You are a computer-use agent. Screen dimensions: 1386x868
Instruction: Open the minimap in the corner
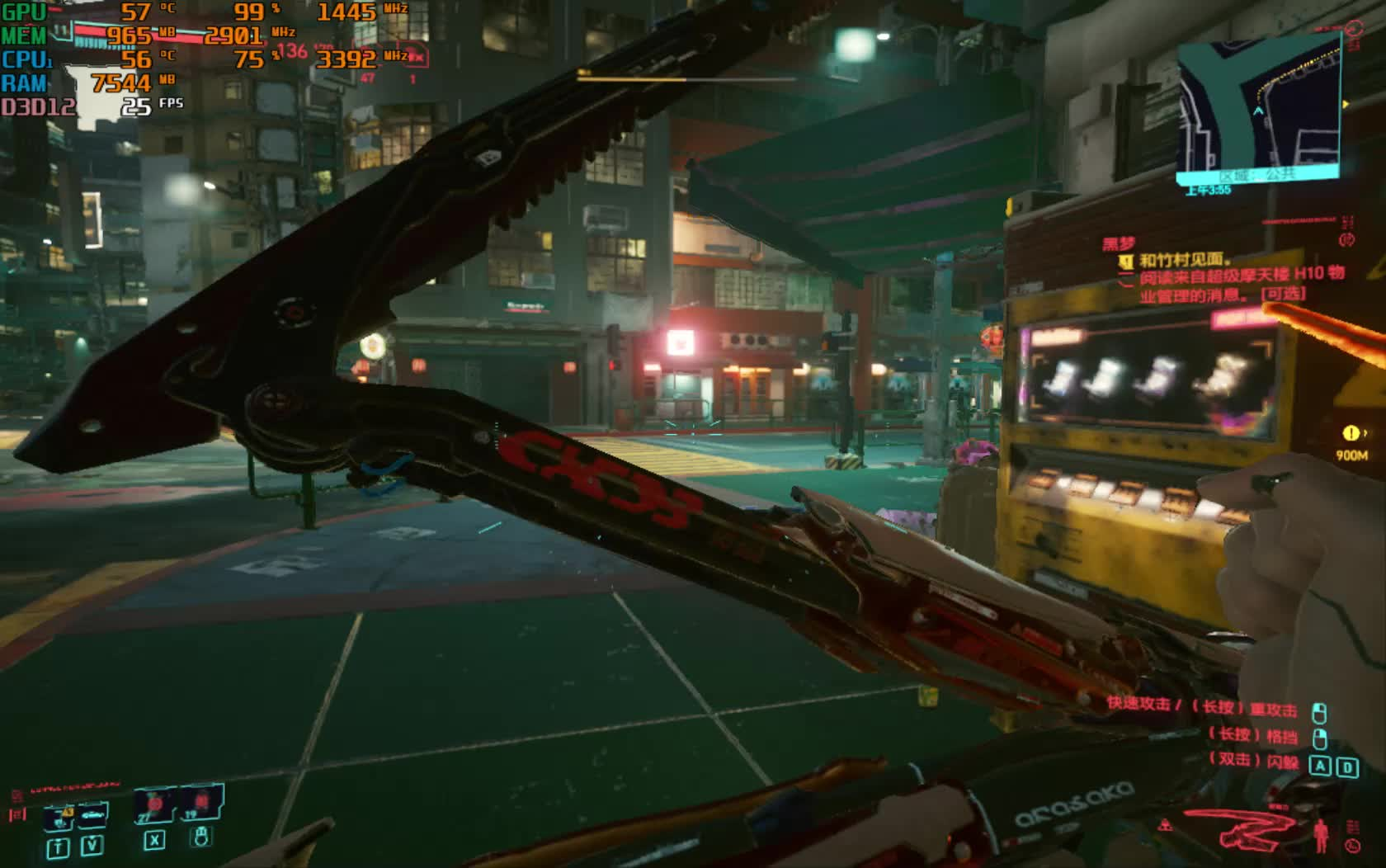click(x=1257, y=107)
